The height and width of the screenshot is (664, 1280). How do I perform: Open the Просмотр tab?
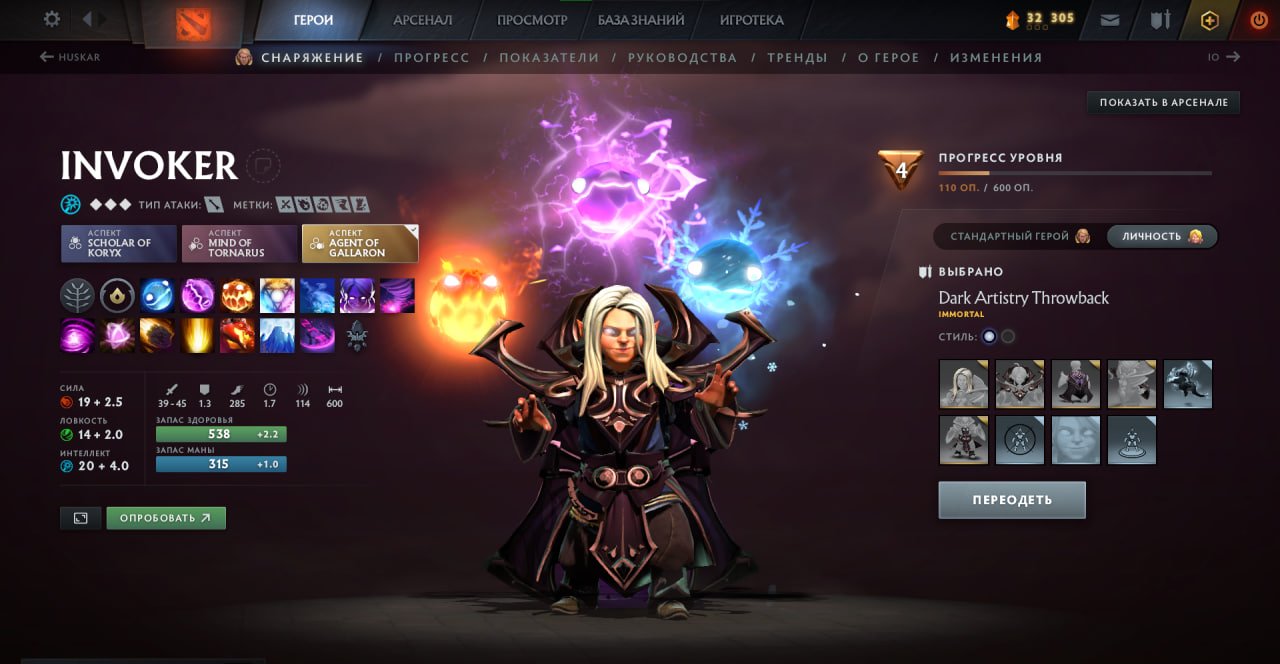(x=532, y=20)
